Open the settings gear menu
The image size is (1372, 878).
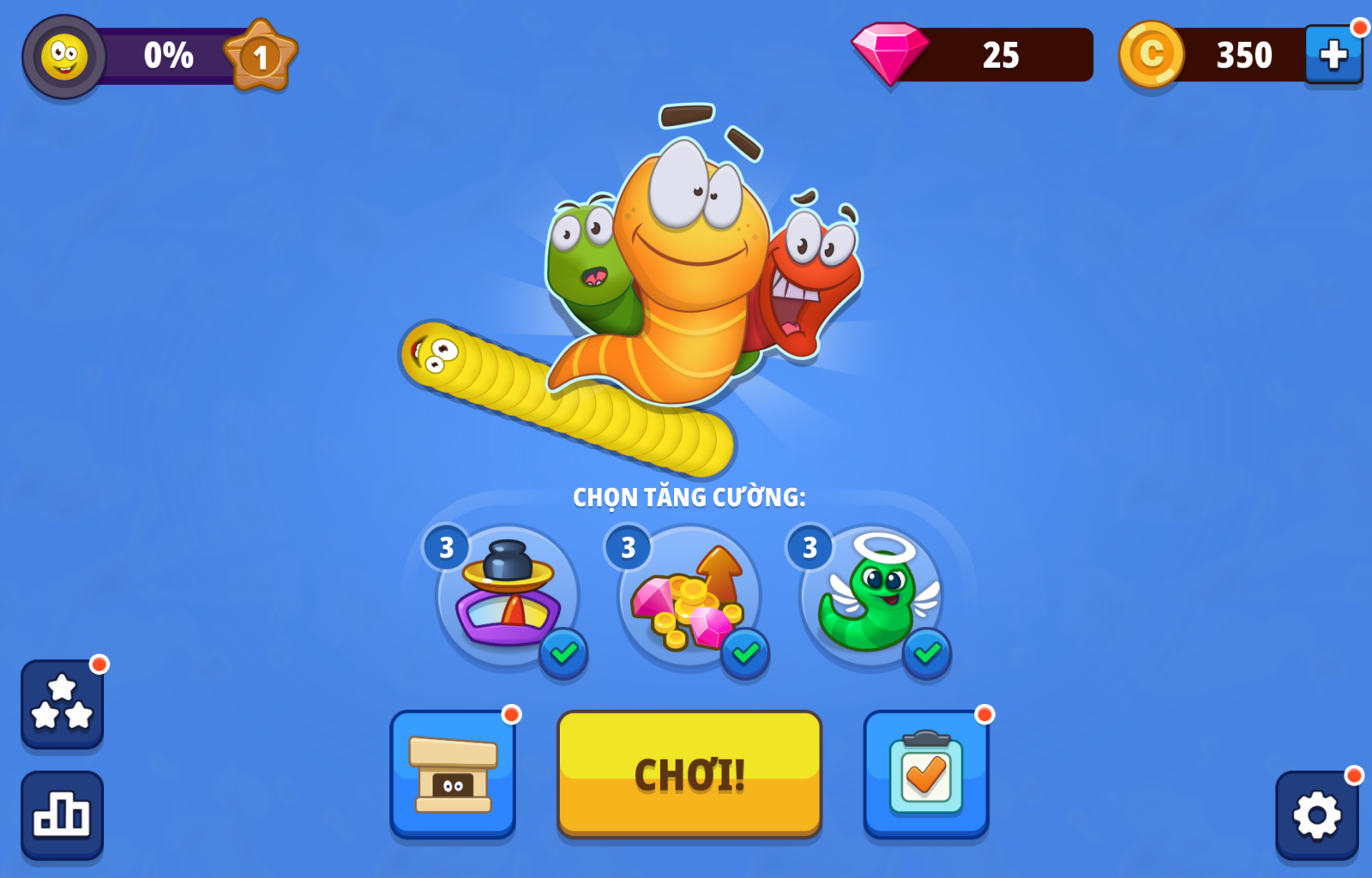click(x=1316, y=815)
